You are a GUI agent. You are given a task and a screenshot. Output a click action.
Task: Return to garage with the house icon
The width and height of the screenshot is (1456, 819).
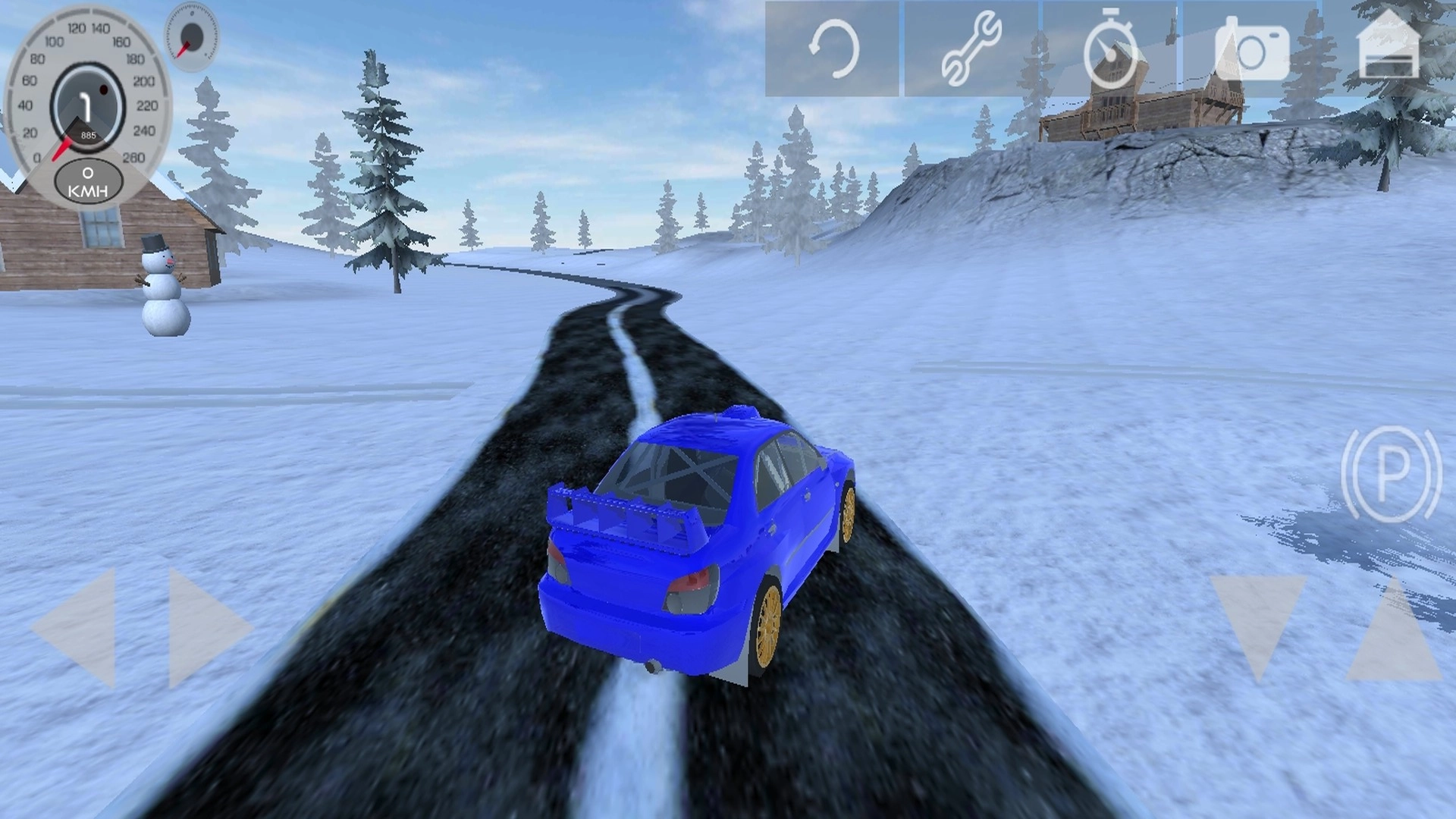pyautogui.click(x=1389, y=45)
